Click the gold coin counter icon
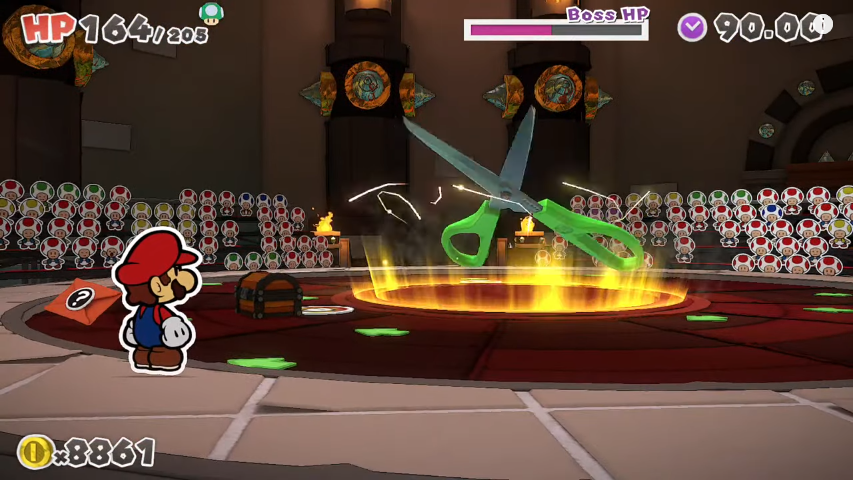Viewport: 853px width, 480px height. (34, 452)
